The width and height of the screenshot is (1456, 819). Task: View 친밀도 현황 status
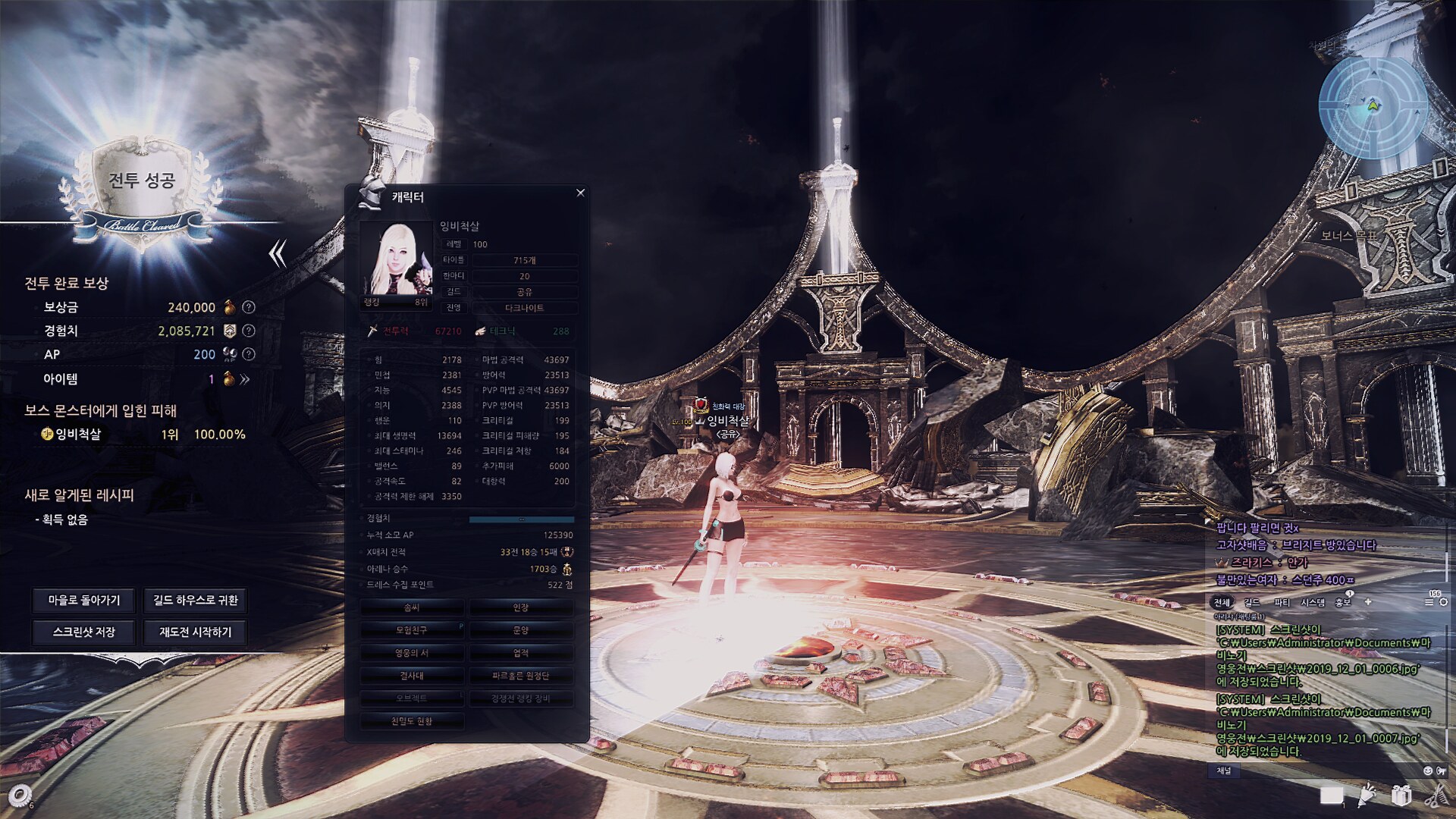pos(412,721)
